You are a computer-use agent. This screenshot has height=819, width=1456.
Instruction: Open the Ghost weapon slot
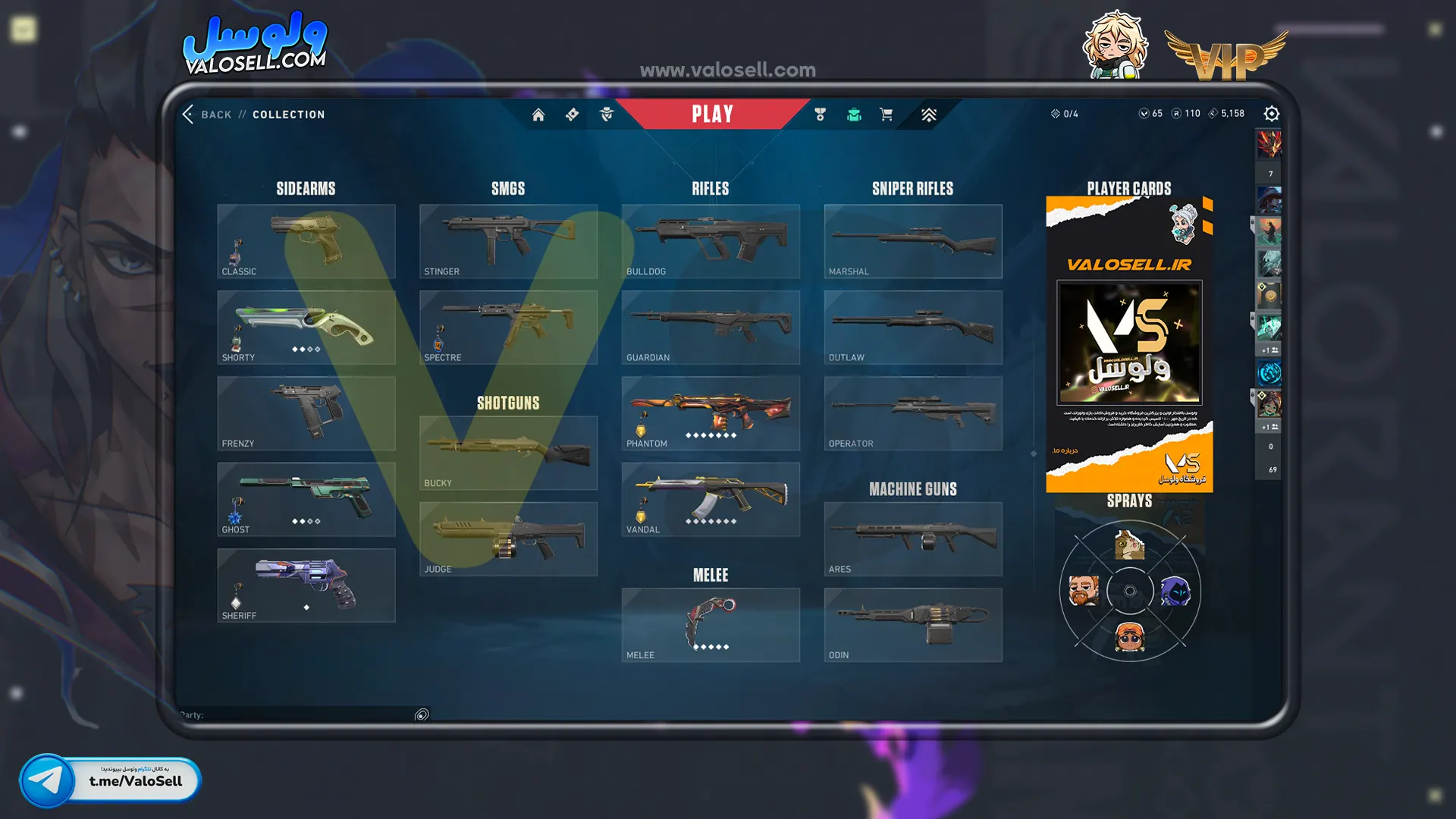point(306,499)
